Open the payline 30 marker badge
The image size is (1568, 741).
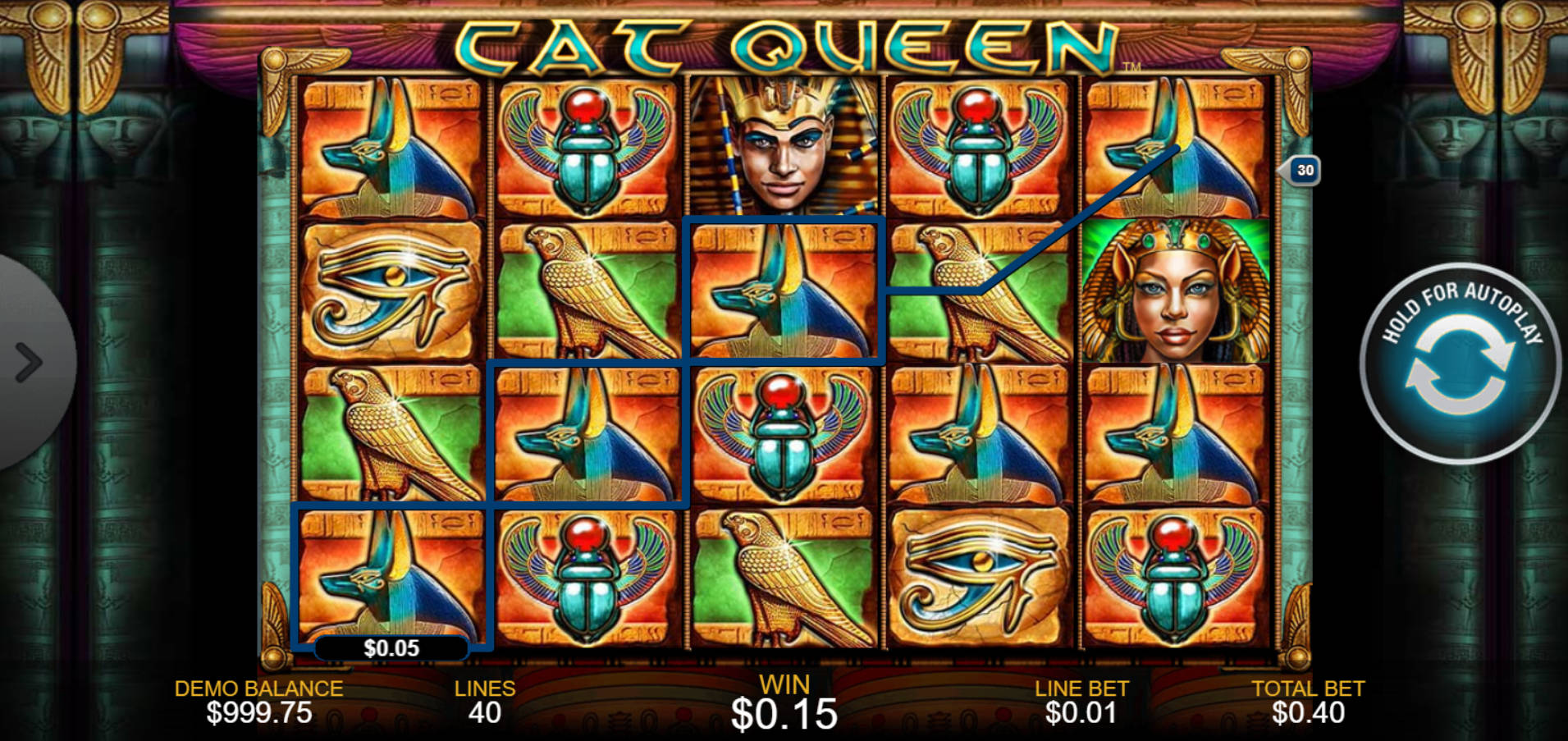(1303, 168)
